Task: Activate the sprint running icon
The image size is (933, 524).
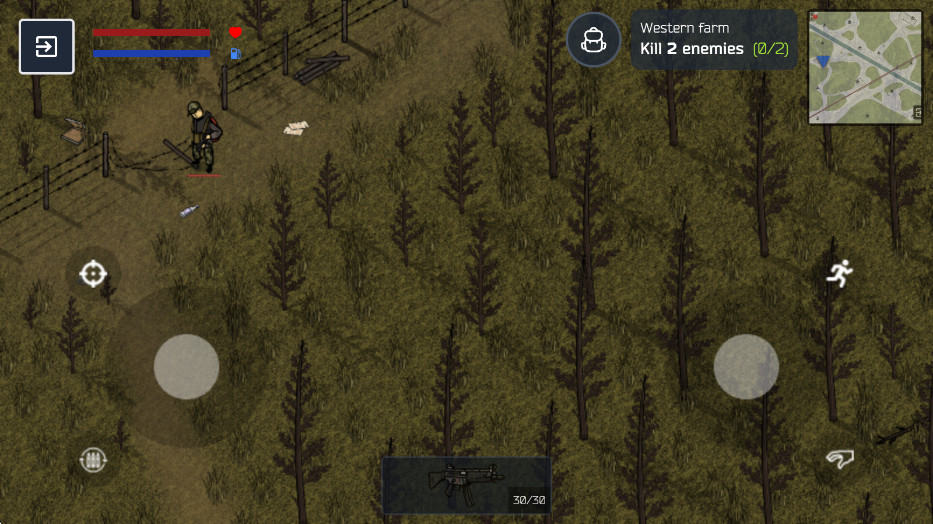Action: [839, 272]
